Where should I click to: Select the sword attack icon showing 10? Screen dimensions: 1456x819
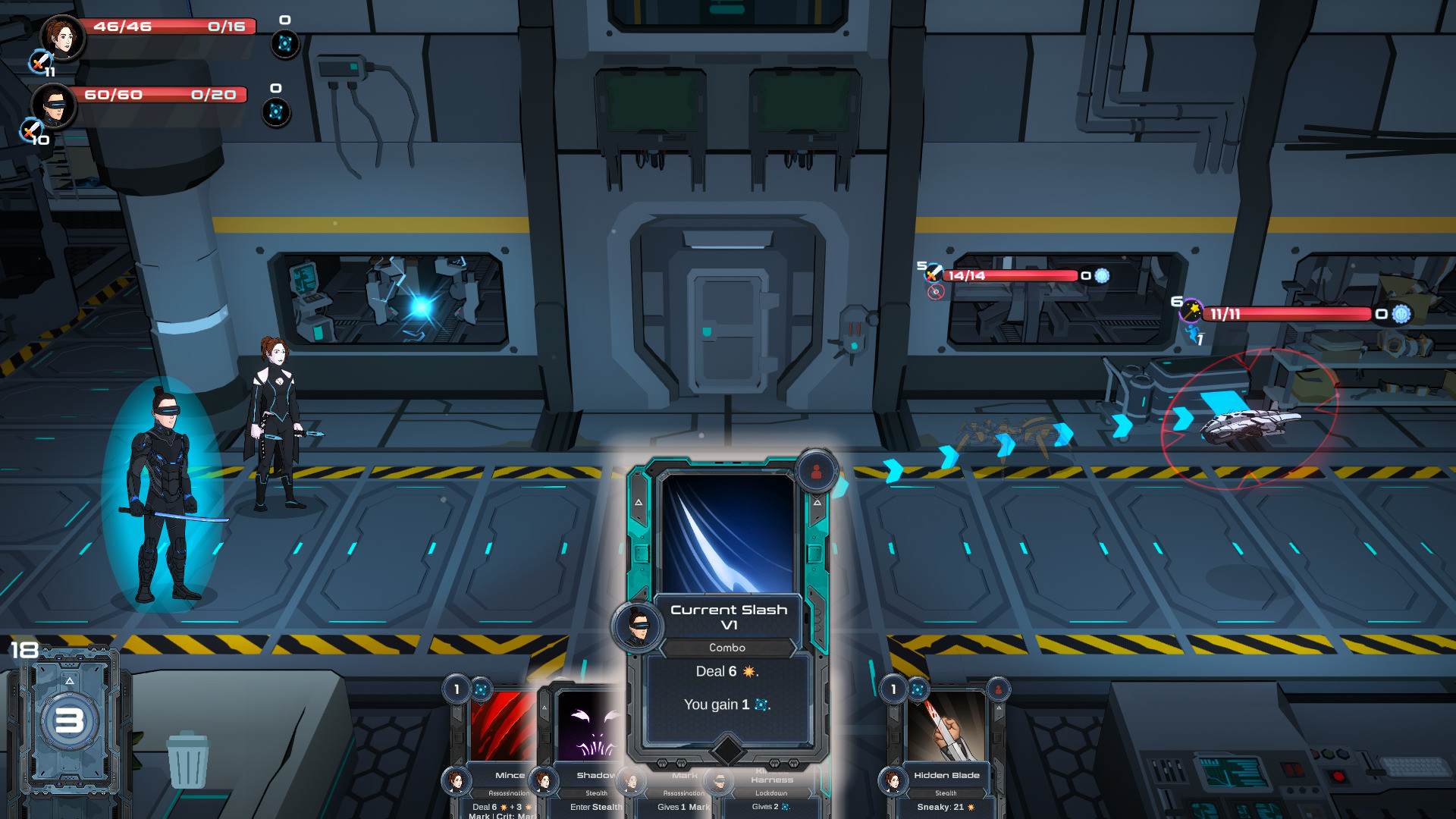tap(32, 130)
